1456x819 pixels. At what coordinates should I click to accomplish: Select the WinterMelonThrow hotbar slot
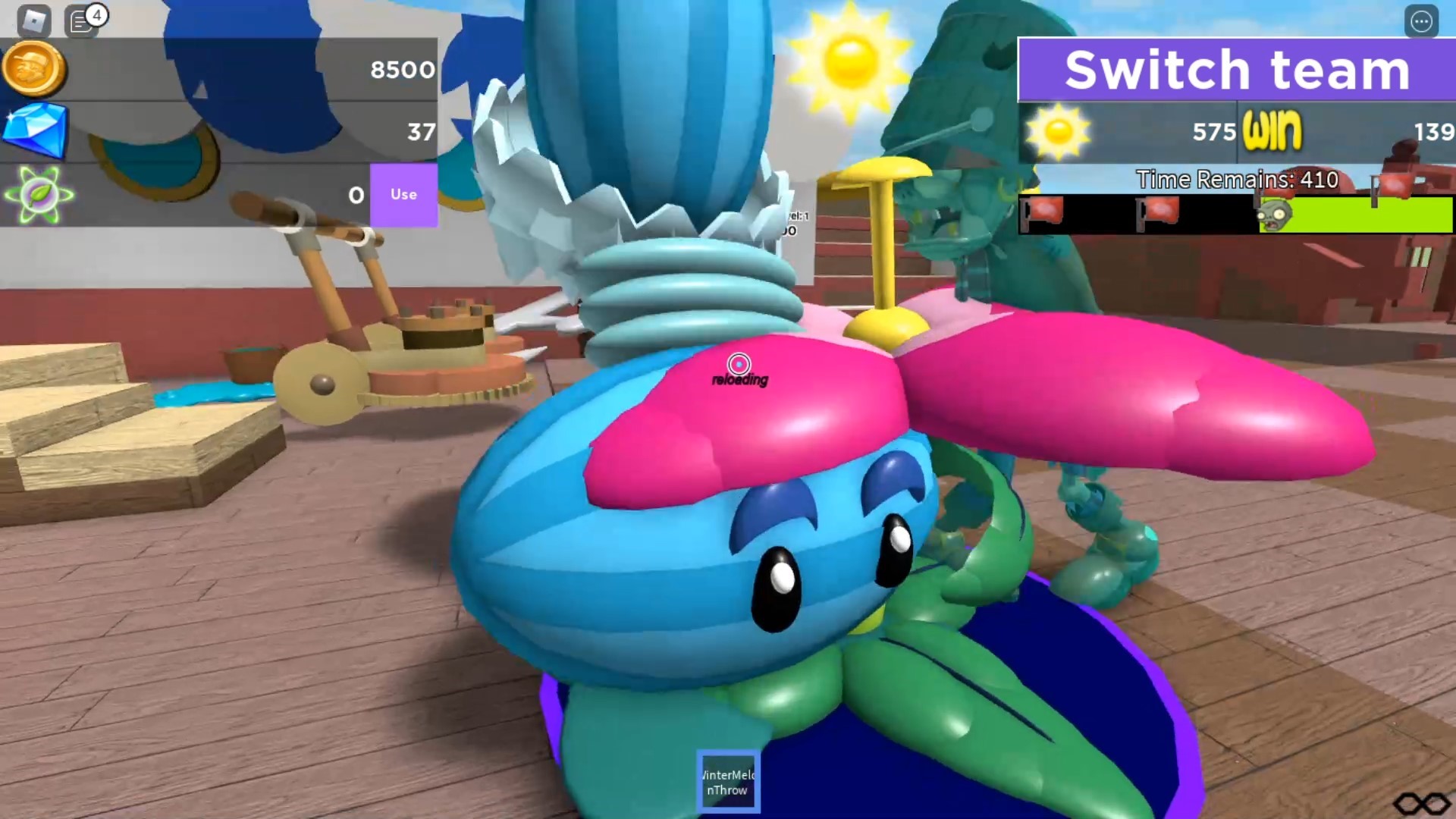(727, 780)
